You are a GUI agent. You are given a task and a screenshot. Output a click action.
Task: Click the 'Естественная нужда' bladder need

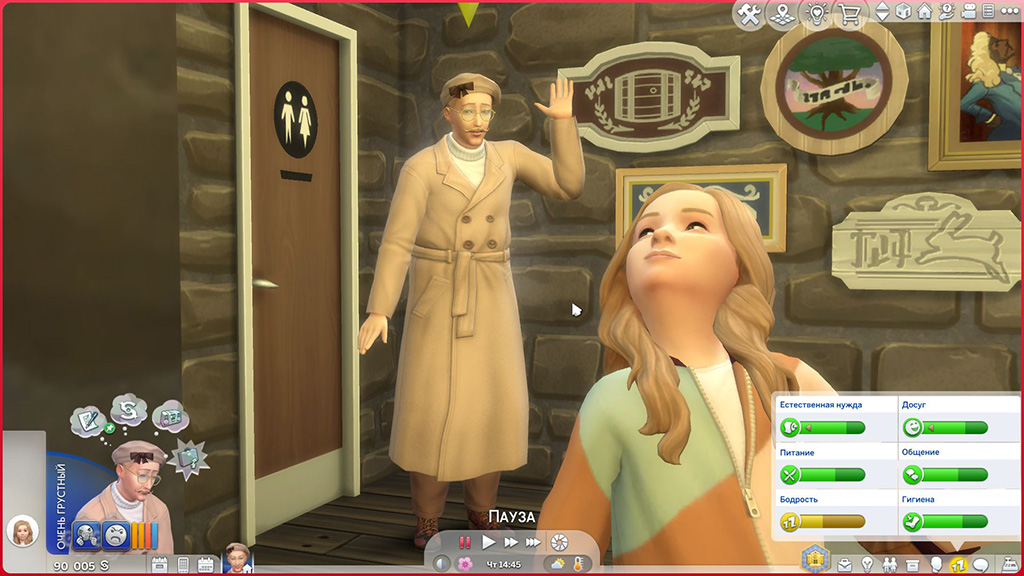(823, 428)
